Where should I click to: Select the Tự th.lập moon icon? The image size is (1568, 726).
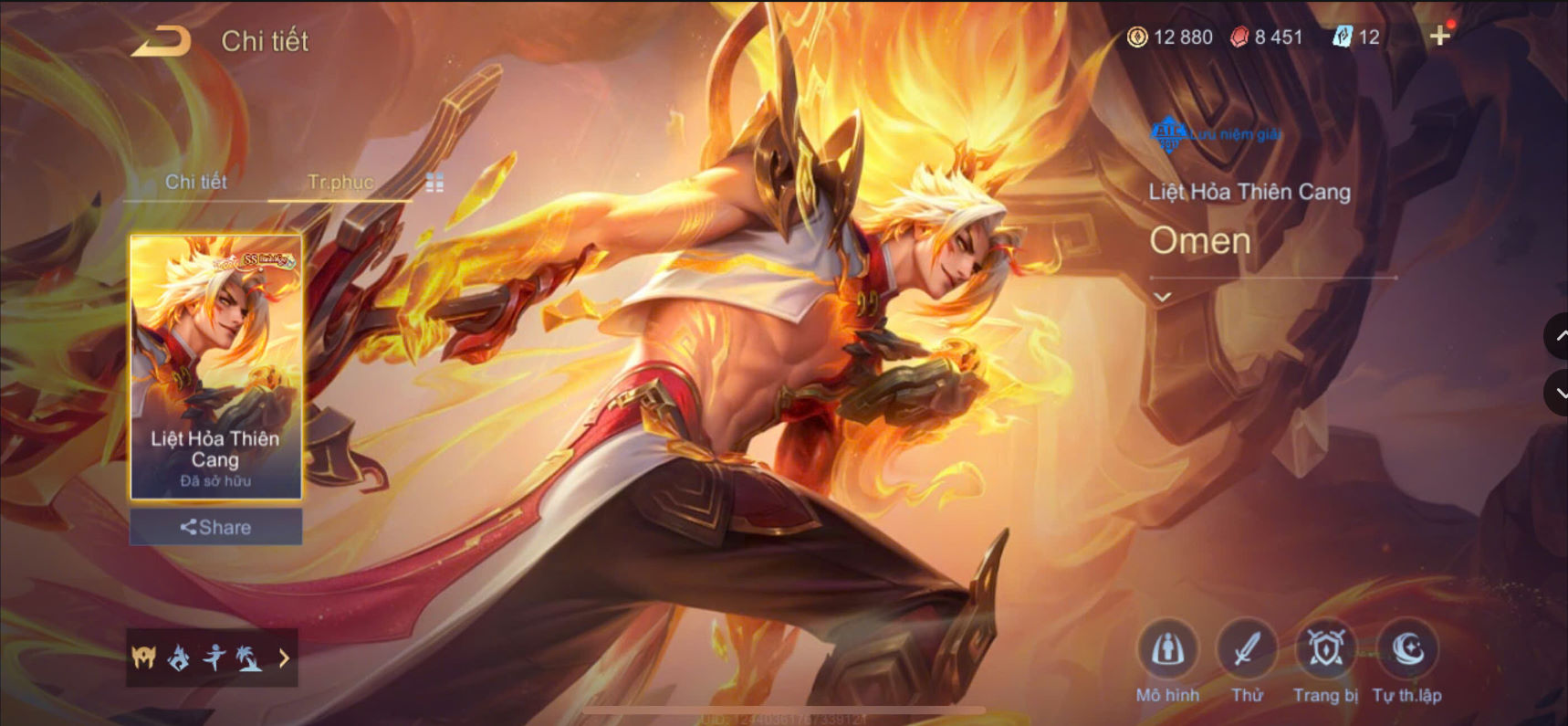pyautogui.click(x=1407, y=650)
